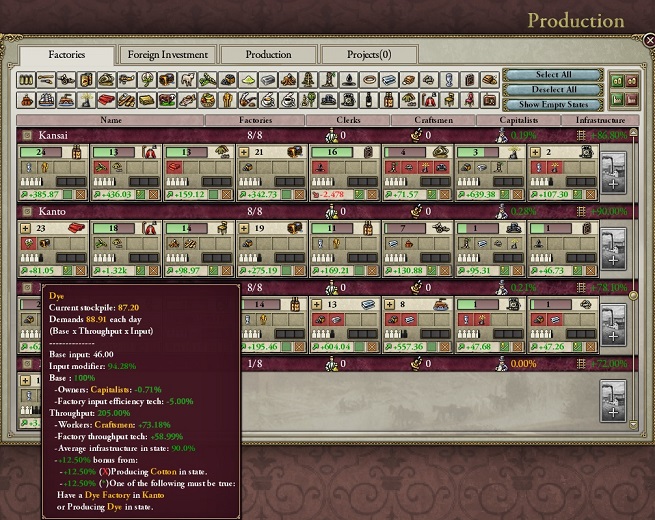
Task: Open the Production tab
Action: pos(269,55)
